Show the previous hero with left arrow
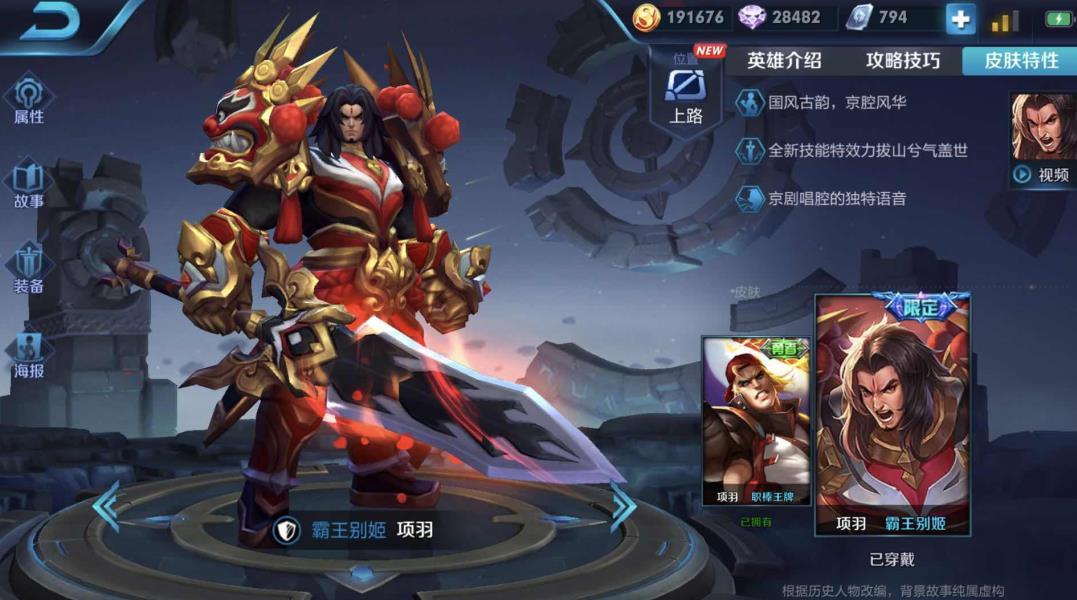The width and height of the screenshot is (1077, 600). click(x=106, y=507)
